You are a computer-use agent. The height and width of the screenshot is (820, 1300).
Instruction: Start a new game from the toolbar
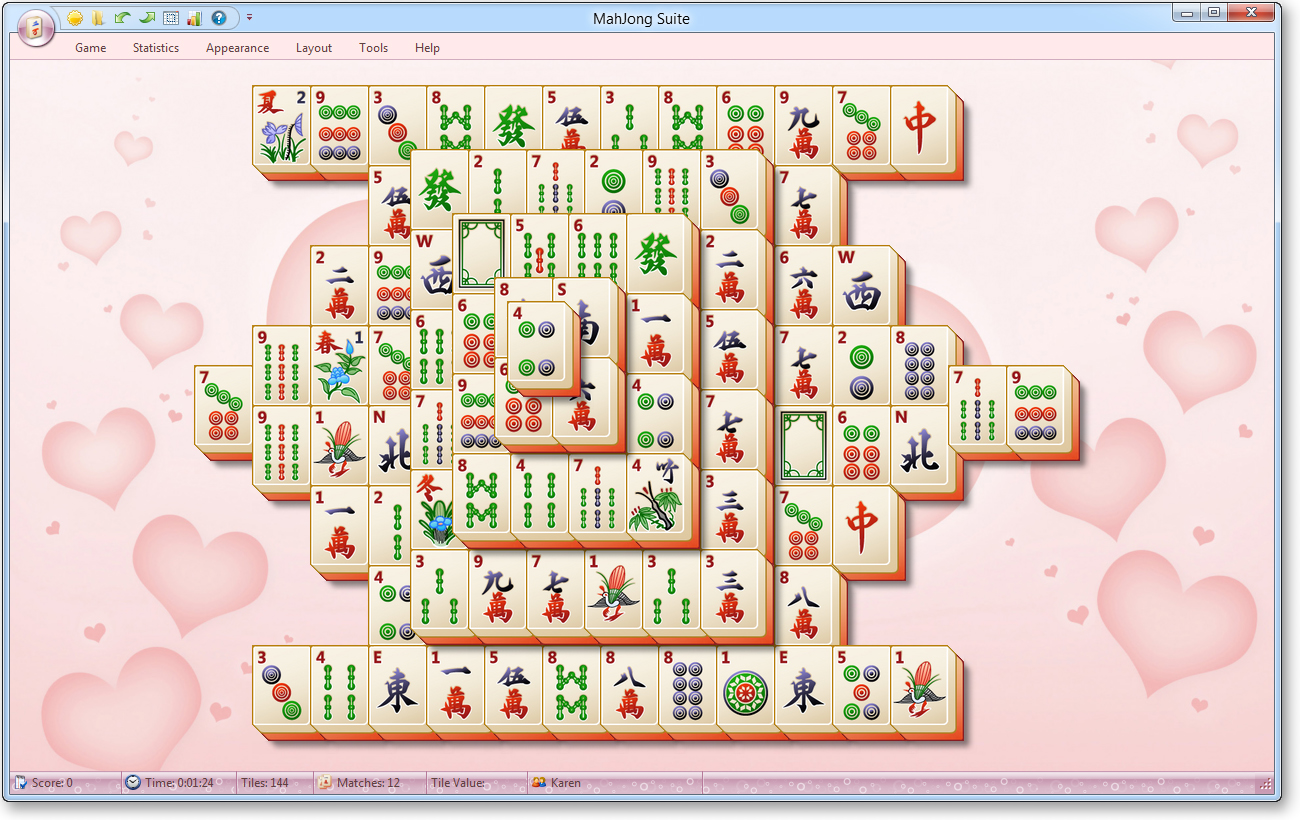click(75, 17)
